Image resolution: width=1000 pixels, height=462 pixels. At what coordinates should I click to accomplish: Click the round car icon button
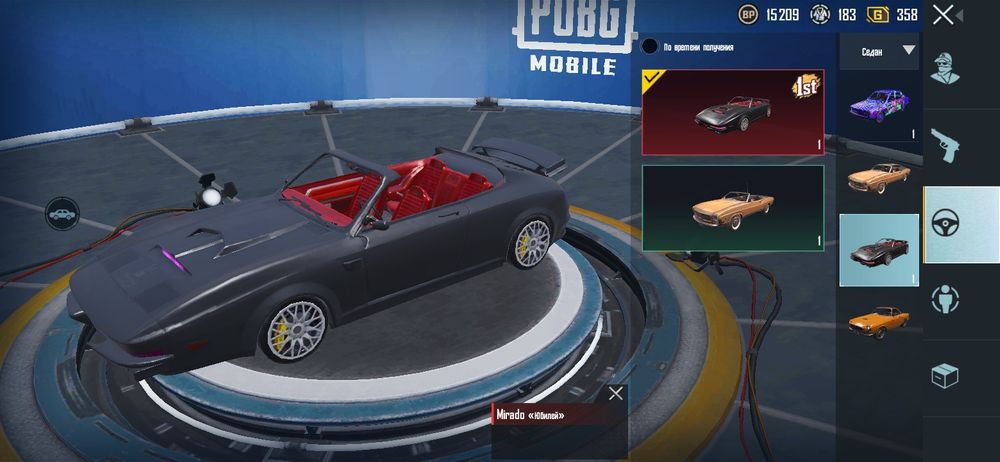coord(62,213)
